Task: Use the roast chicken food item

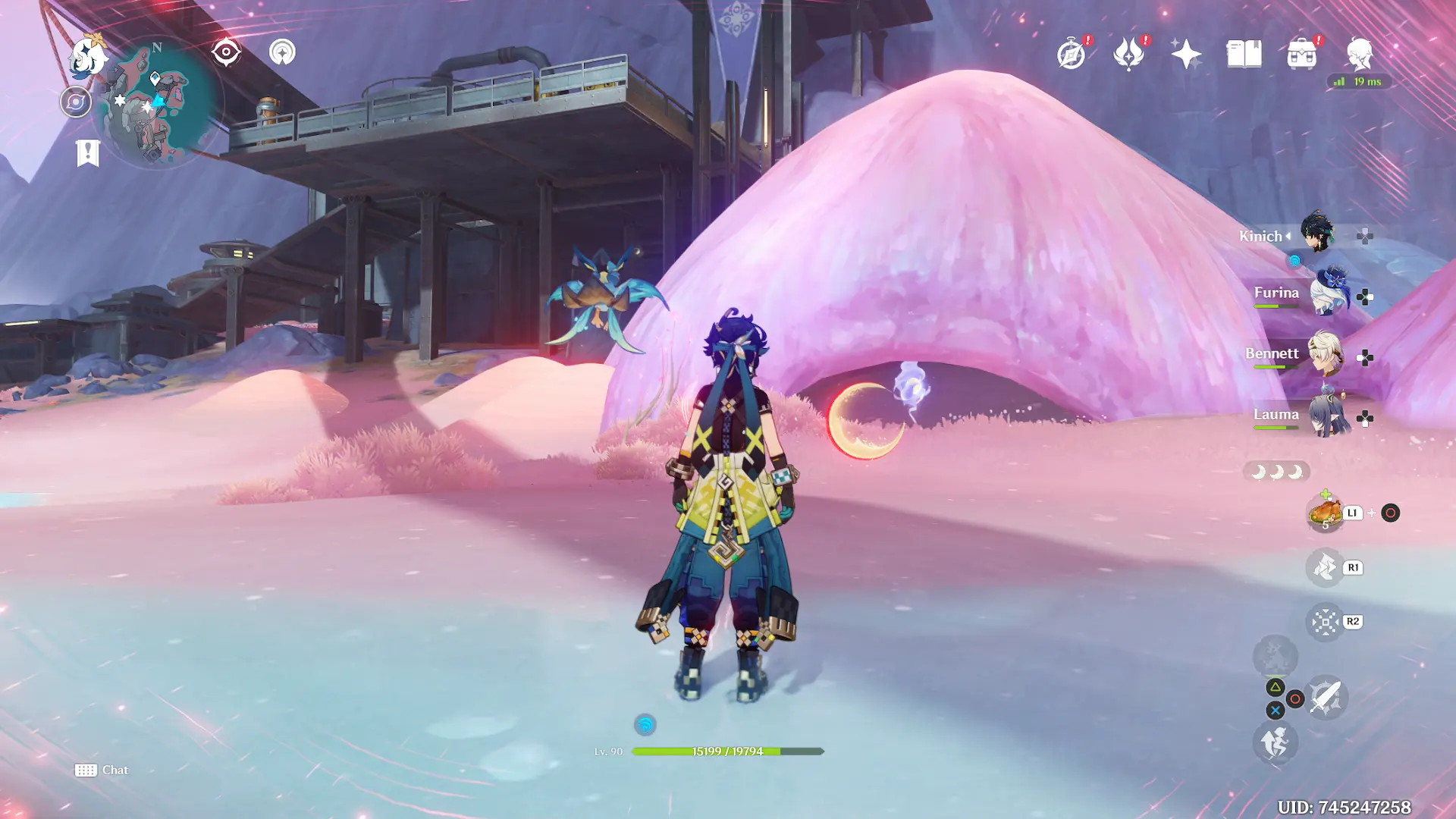Action: (x=1325, y=513)
